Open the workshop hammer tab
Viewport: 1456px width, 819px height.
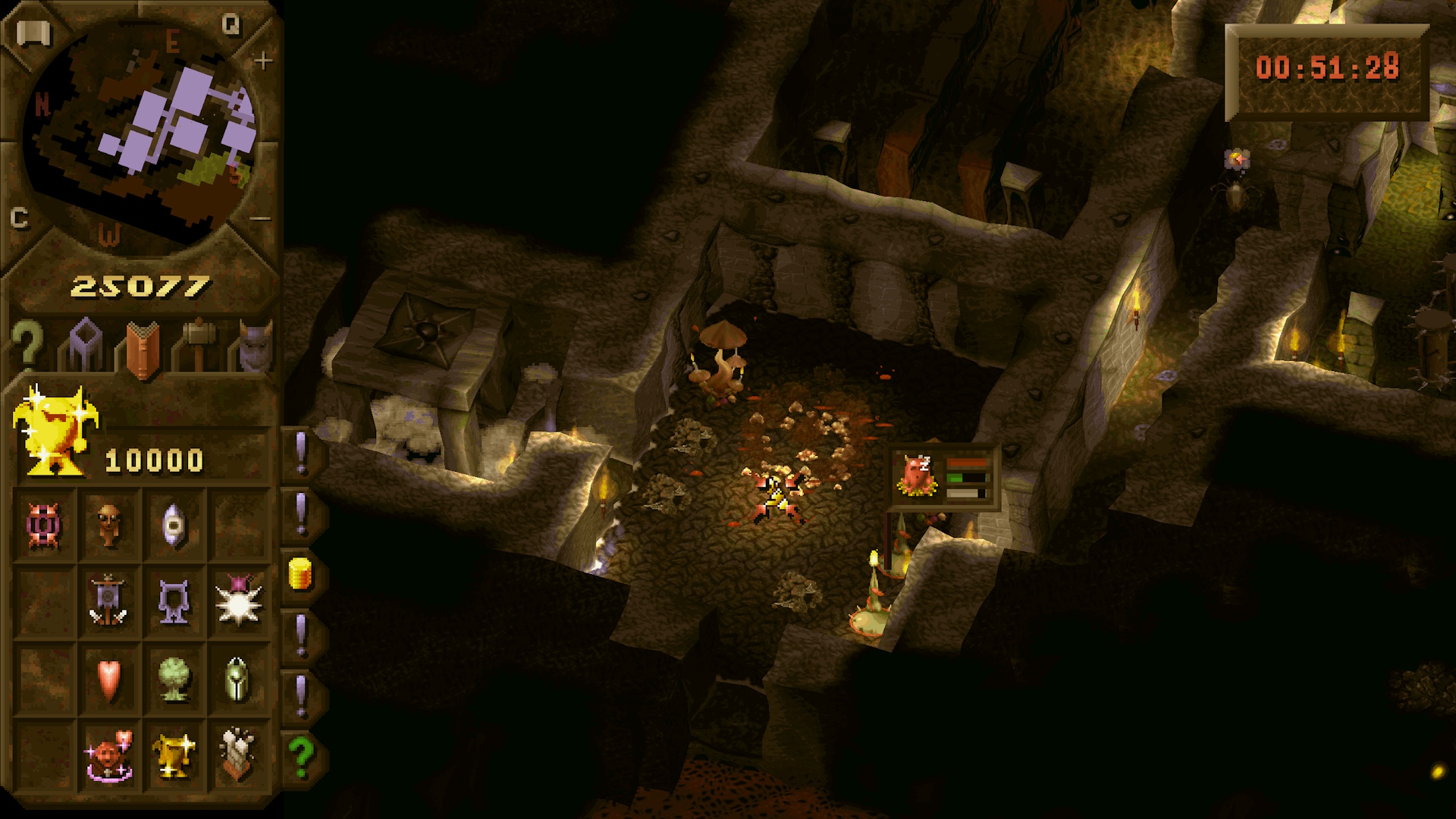click(199, 346)
